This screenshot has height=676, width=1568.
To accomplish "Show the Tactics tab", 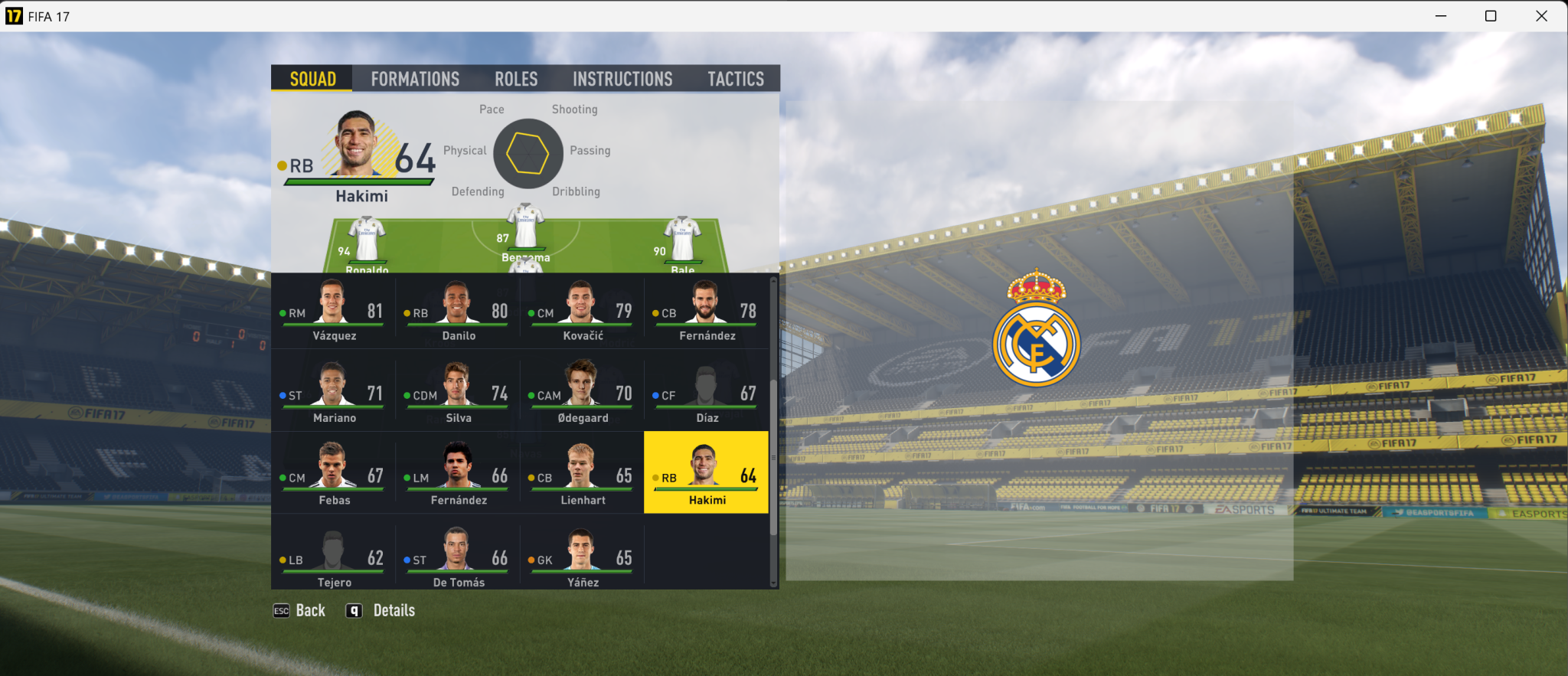I will pos(735,79).
